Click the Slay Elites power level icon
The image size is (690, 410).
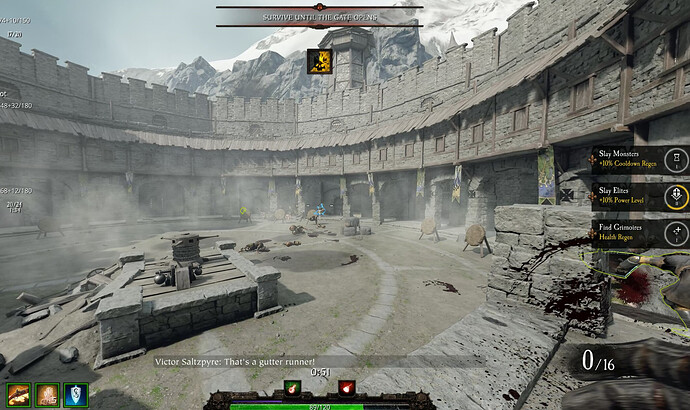pyautogui.click(x=677, y=195)
